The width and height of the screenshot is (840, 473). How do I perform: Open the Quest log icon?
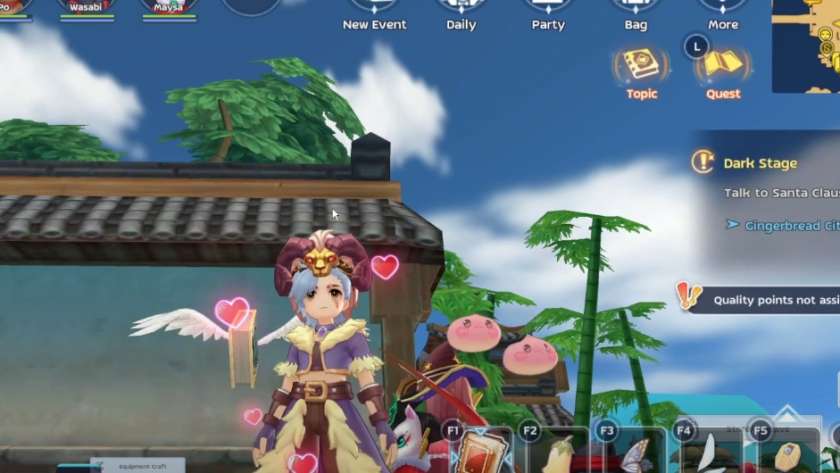(722, 68)
